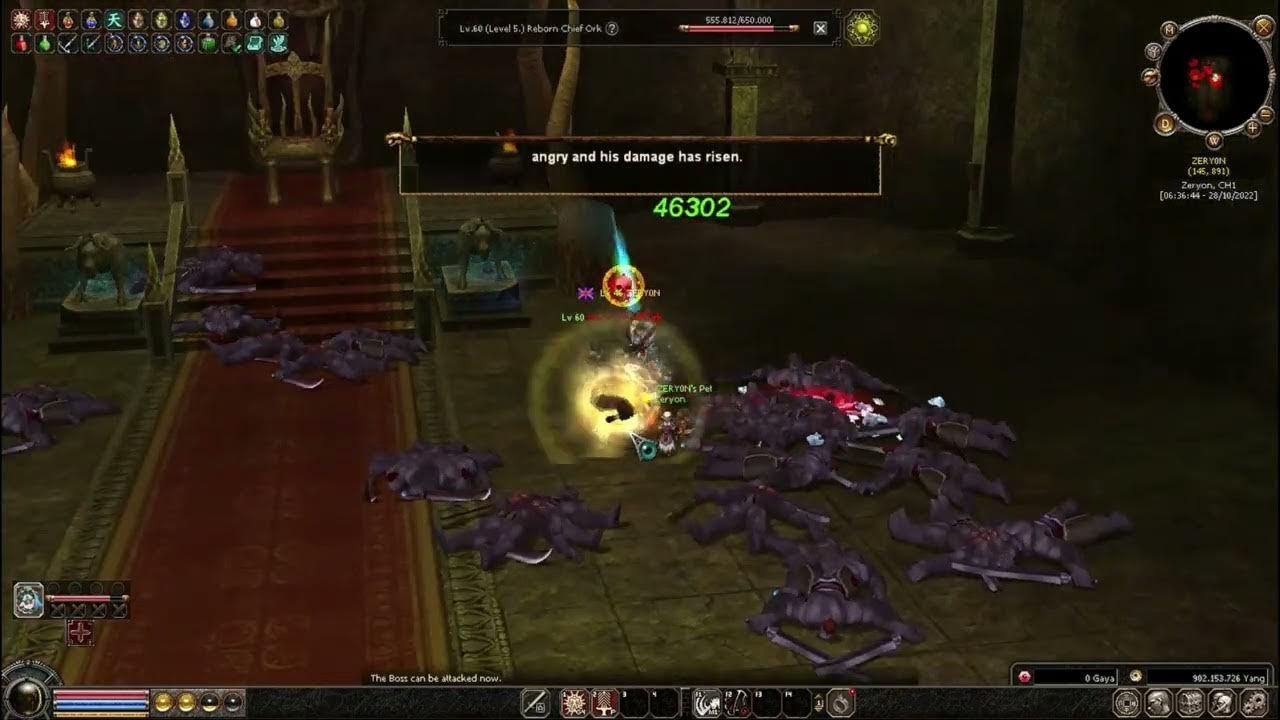Zoom in the minimap with plus button
The width and height of the screenshot is (1280, 720).
point(1253,127)
